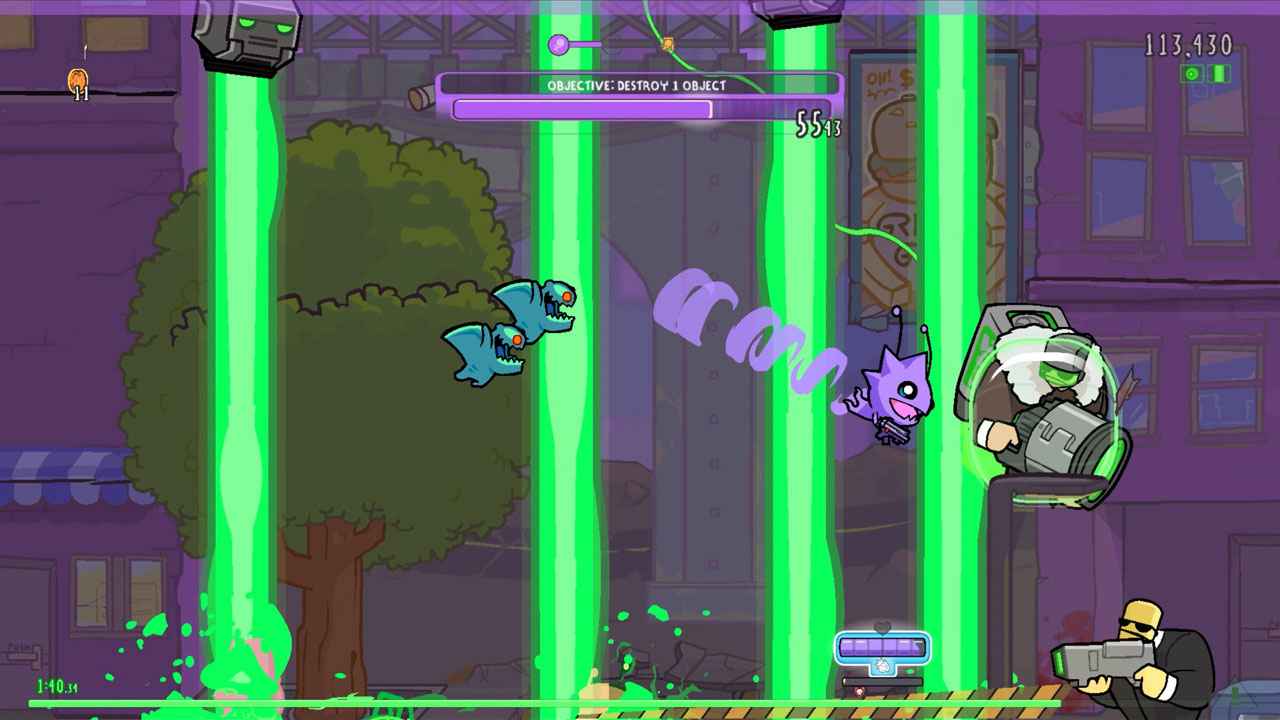Click the green bullet ammo icon below the score

tap(1192, 73)
